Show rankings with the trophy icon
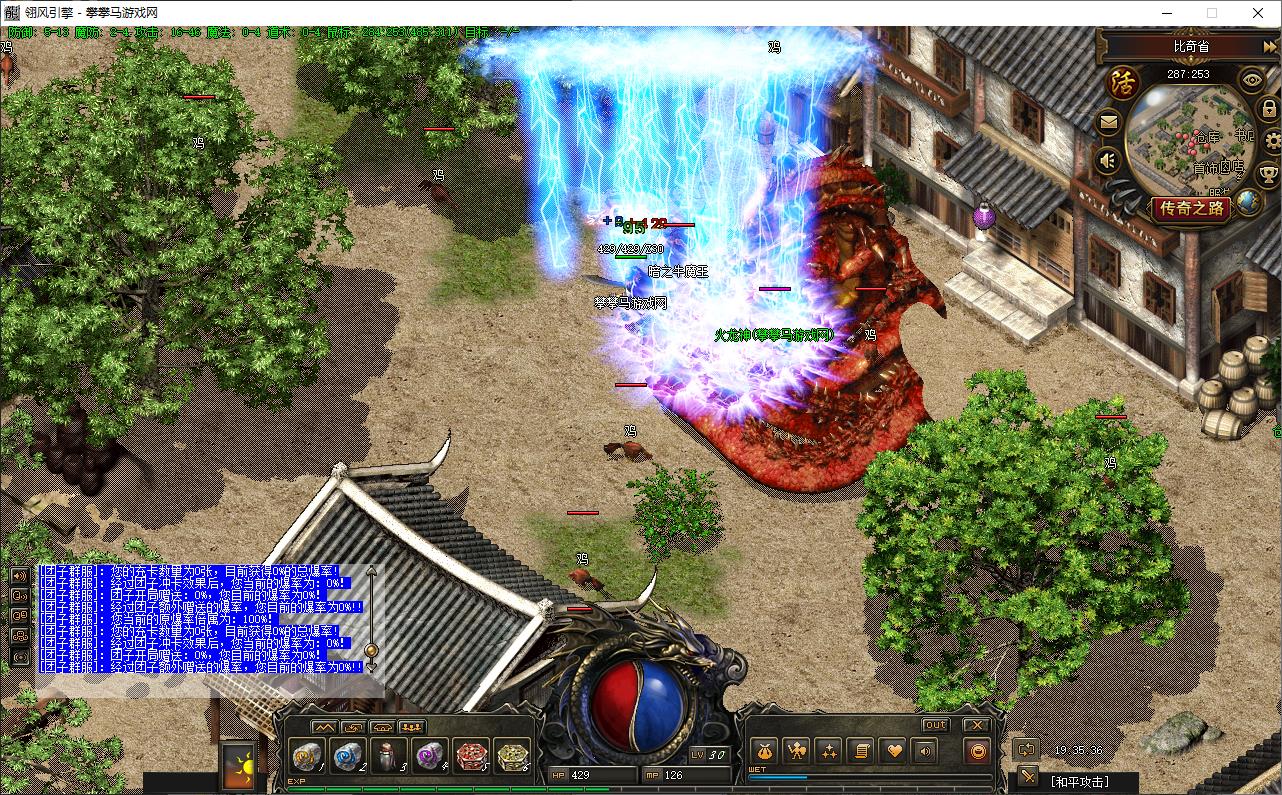 [x=1270, y=174]
